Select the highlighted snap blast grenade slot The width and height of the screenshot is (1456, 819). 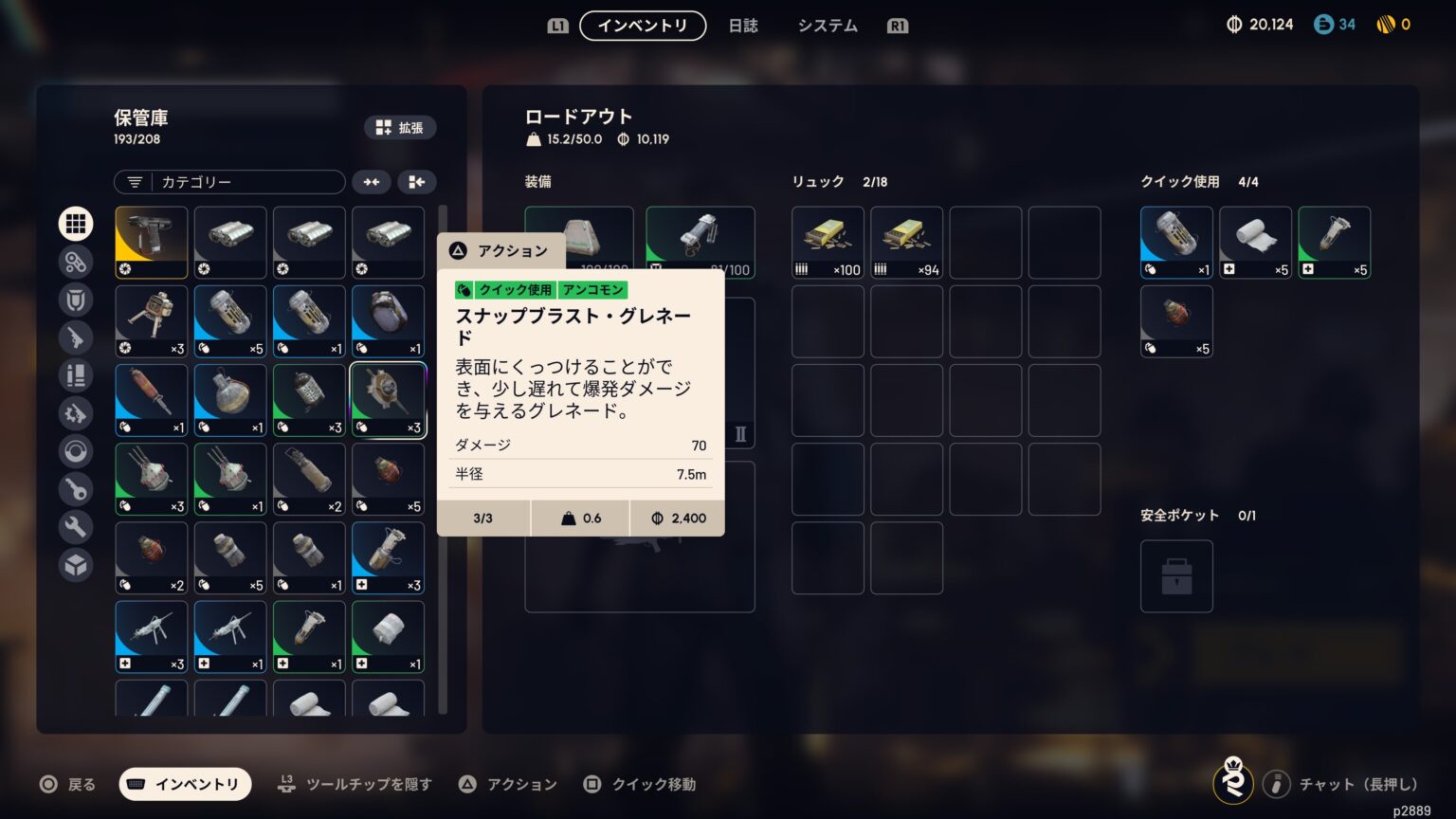tap(389, 400)
